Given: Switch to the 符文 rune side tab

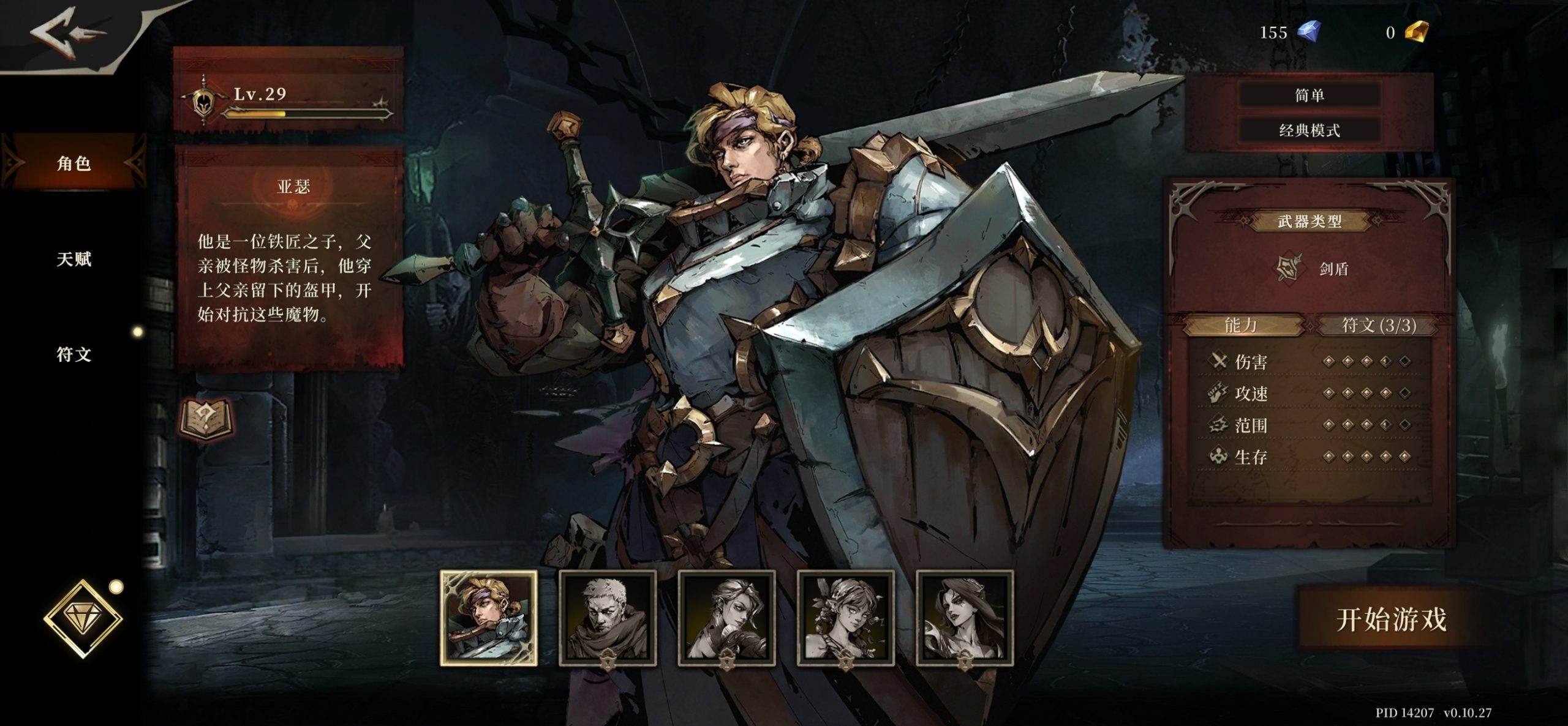Looking at the screenshot, I should click(x=74, y=354).
